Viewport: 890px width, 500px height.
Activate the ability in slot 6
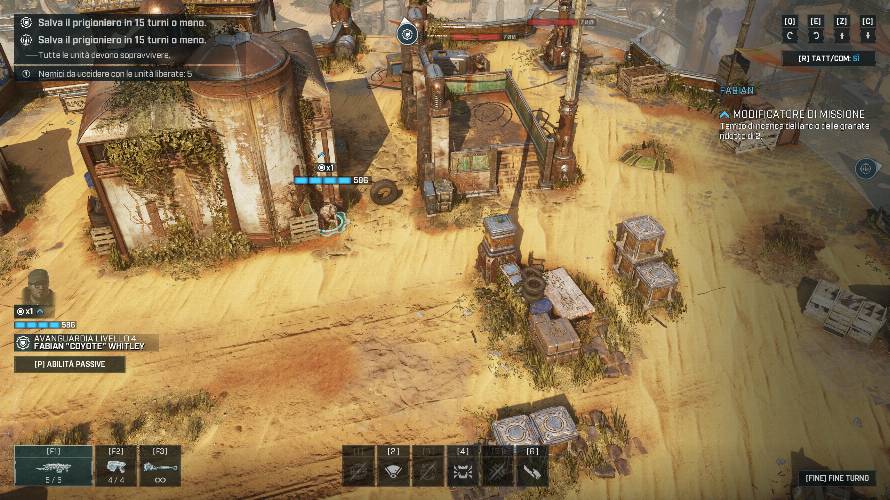point(531,467)
